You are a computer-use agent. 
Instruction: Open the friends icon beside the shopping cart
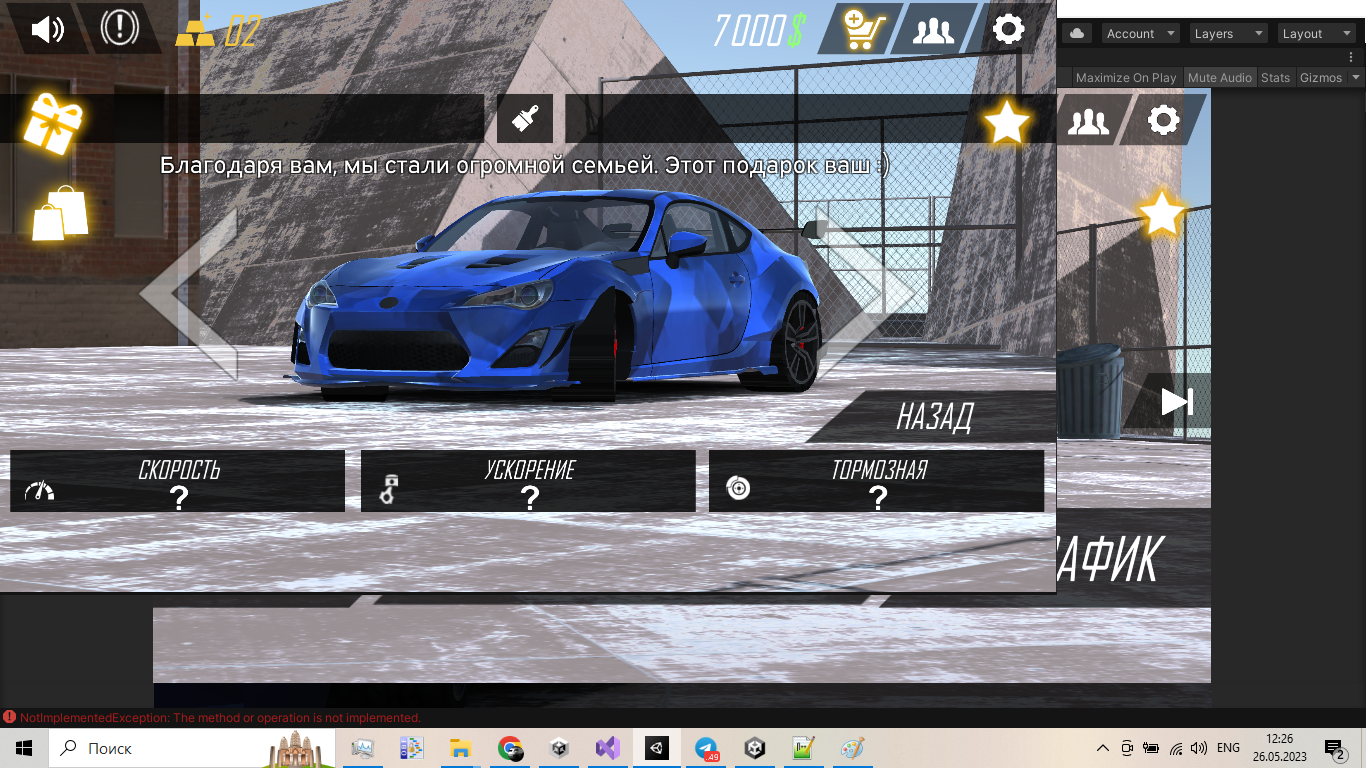pos(934,30)
